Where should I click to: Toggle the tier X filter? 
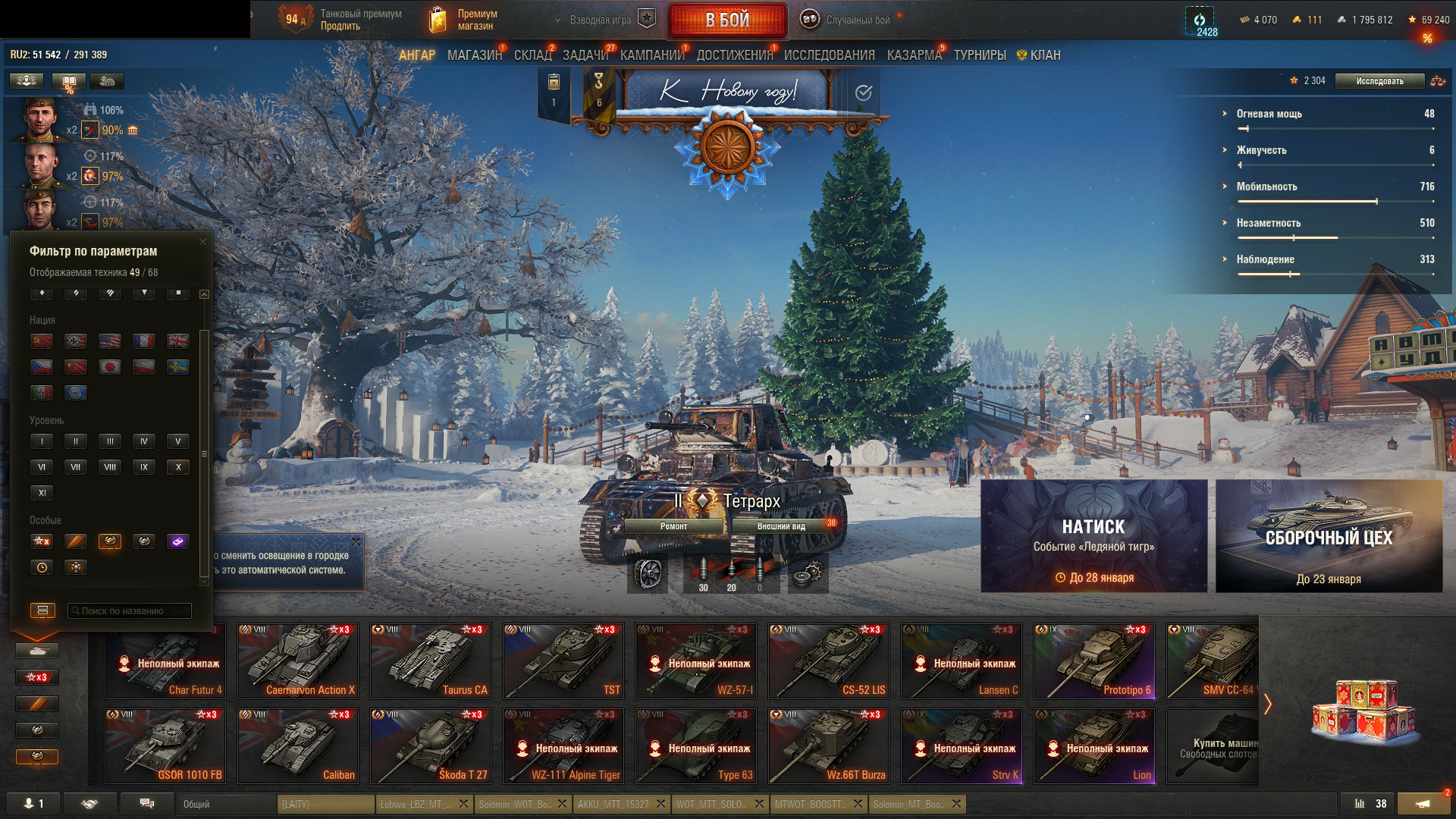(178, 467)
